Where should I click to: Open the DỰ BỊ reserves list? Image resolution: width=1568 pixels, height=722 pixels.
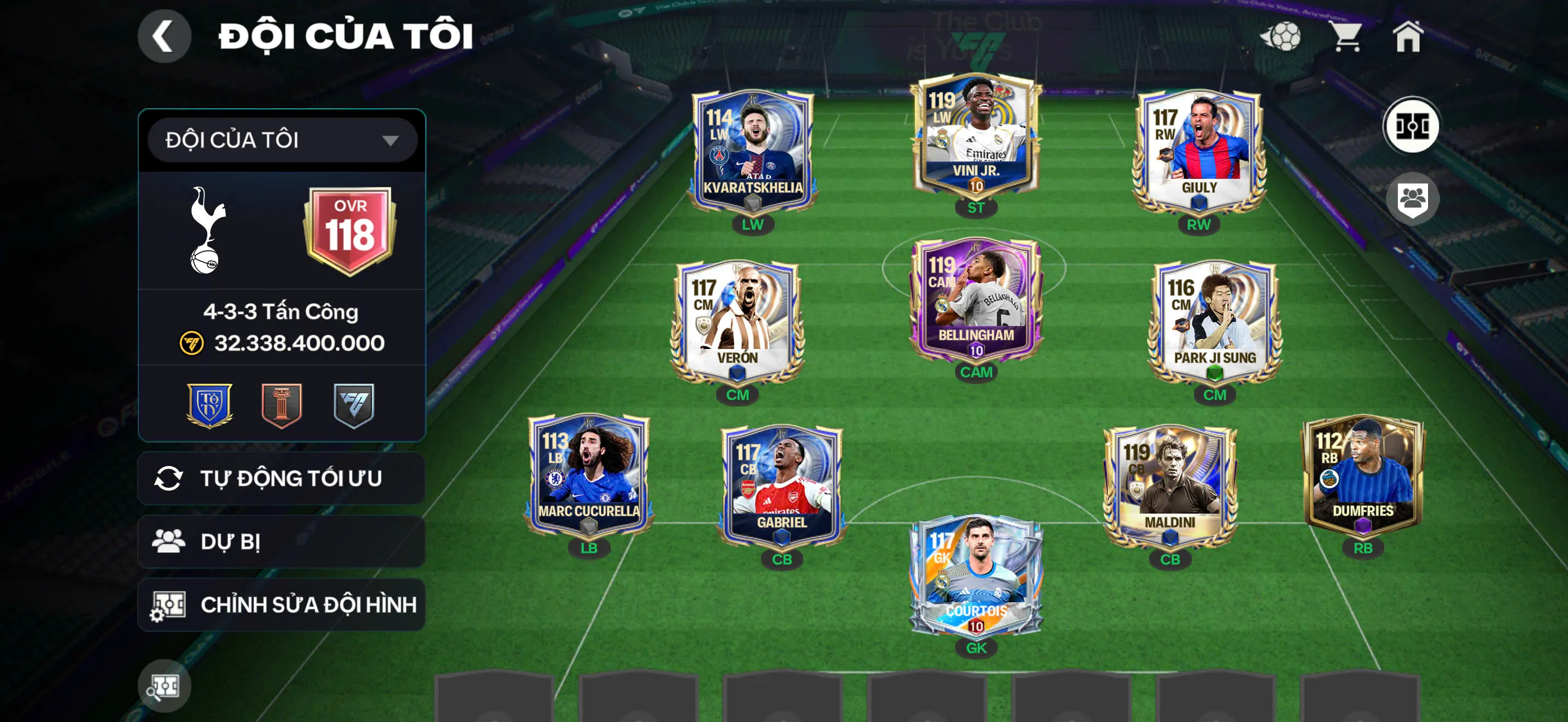pyautogui.click(x=282, y=541)
